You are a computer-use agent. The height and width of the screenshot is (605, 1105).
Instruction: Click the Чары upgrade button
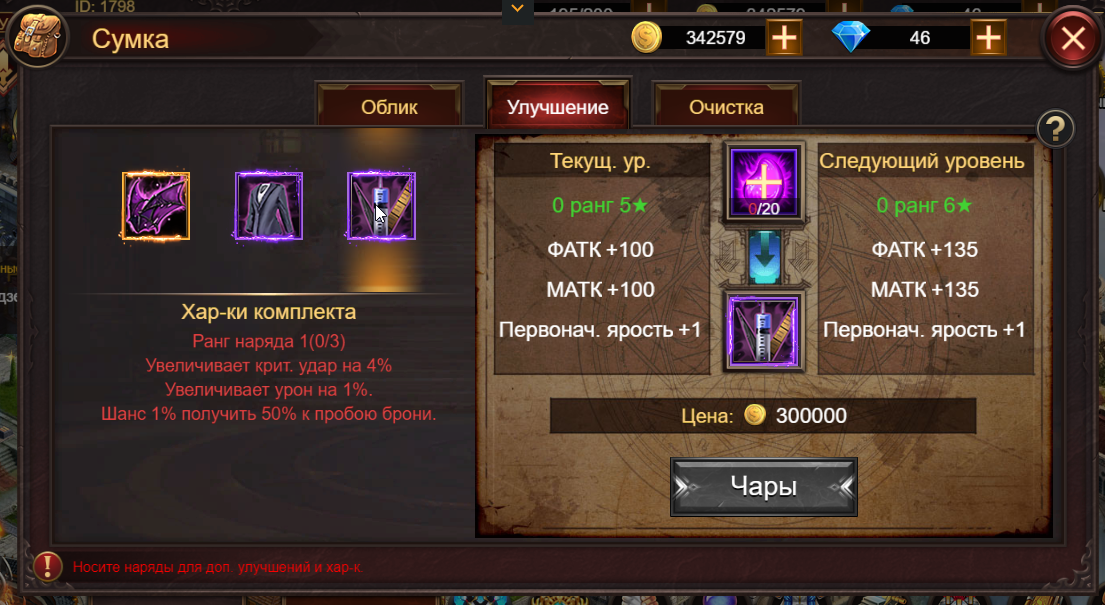pos(763,487)
